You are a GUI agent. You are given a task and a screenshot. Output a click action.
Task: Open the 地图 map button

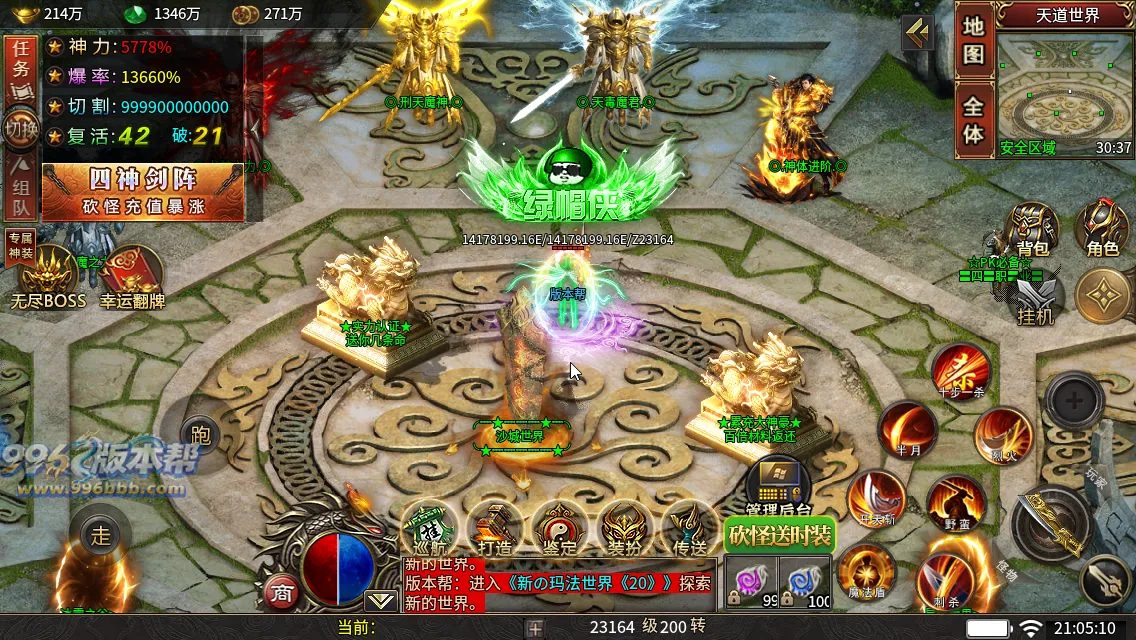pos(973,41)
